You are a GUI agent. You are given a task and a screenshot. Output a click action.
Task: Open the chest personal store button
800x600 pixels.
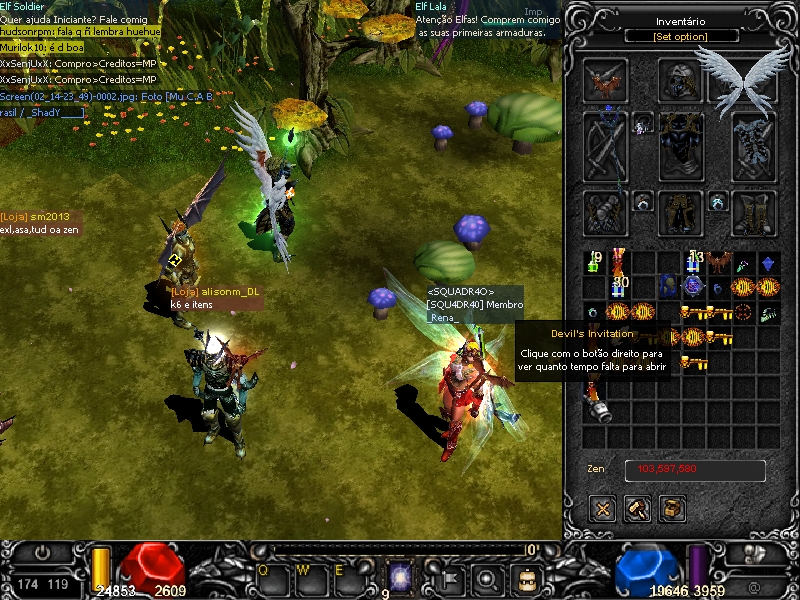(x=673, y=508)
